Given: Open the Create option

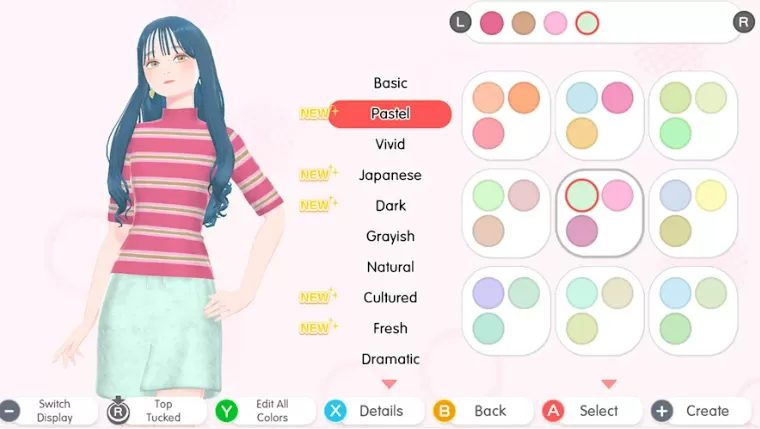Looking at the screenshot, I should coord(694,411).
